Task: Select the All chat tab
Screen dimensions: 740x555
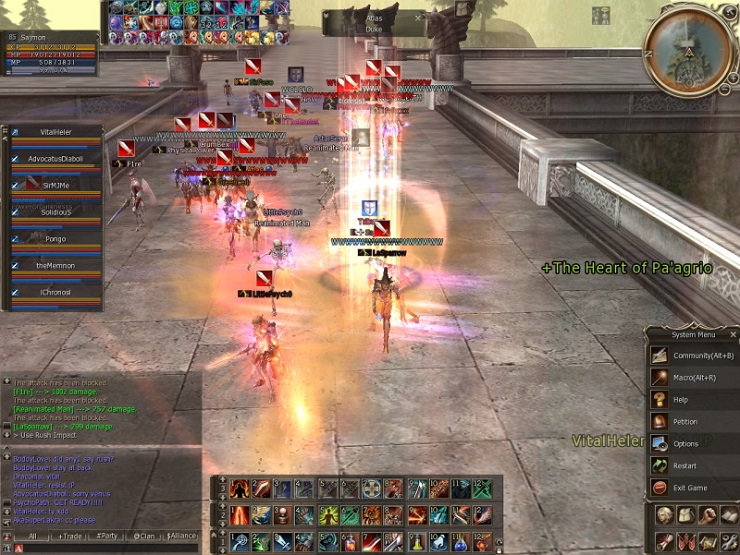Action: (33, 536)
